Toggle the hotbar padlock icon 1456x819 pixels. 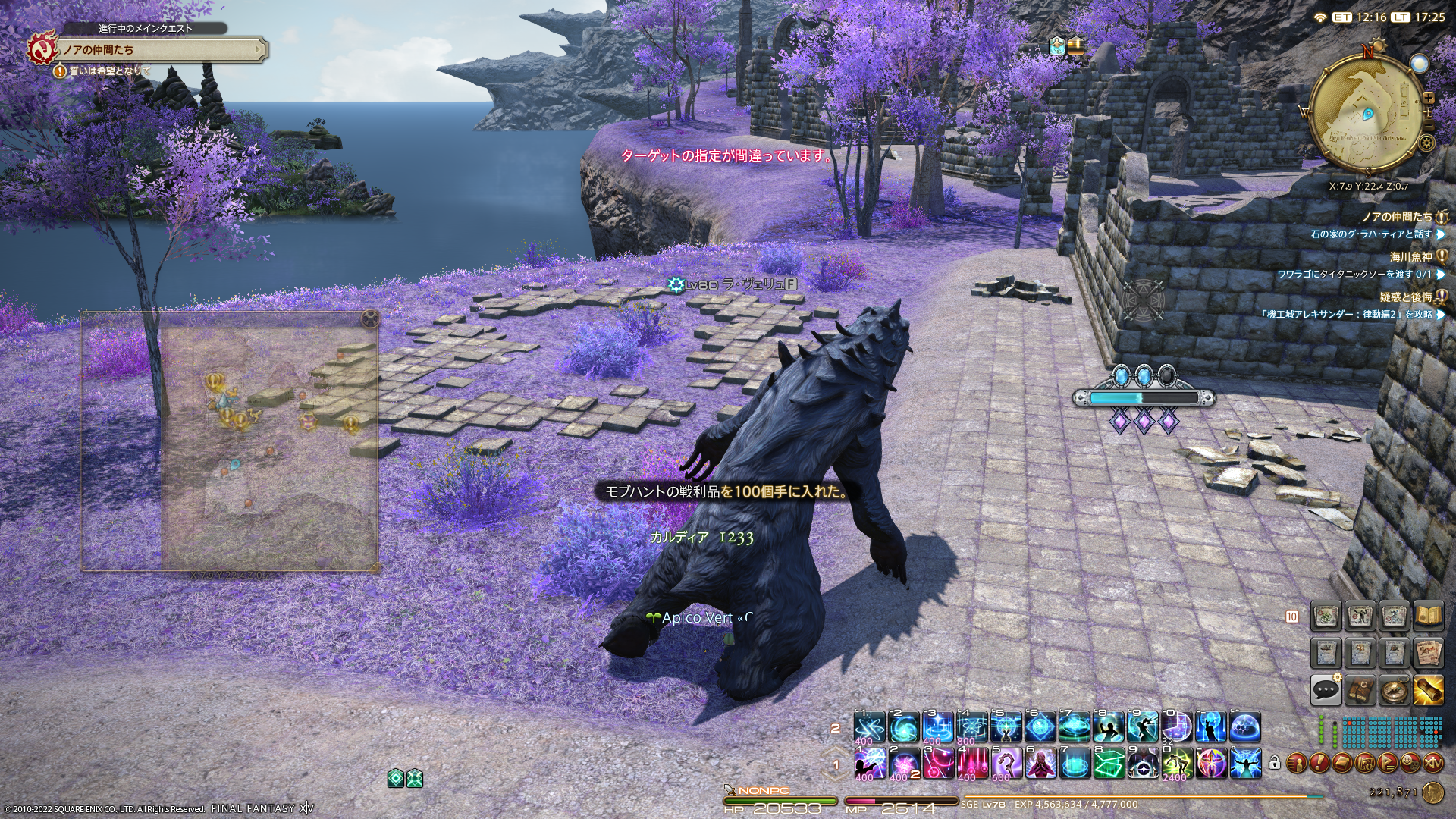[x=1275, y=762]
